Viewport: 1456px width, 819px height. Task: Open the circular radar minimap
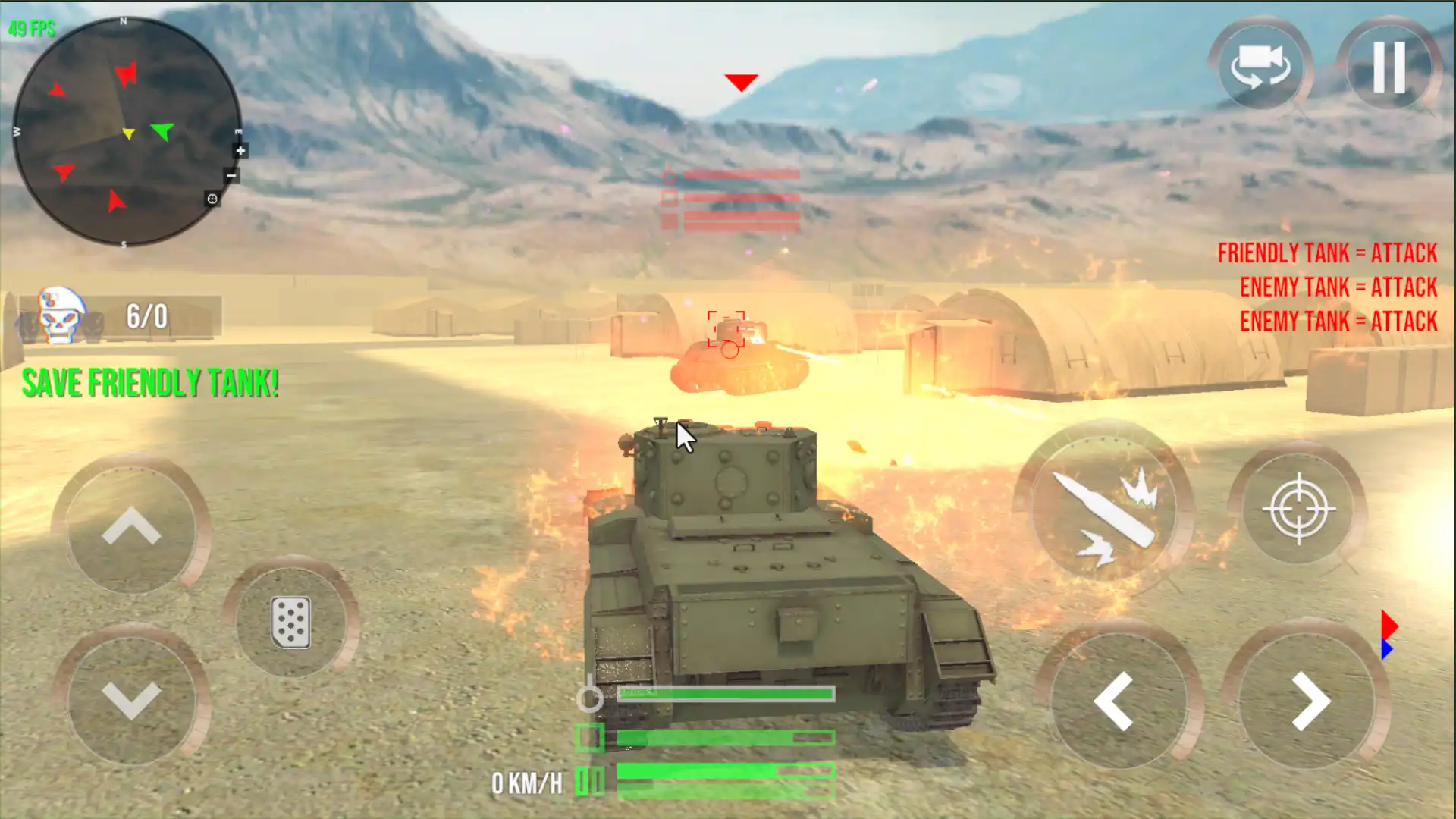pos(125,132)
